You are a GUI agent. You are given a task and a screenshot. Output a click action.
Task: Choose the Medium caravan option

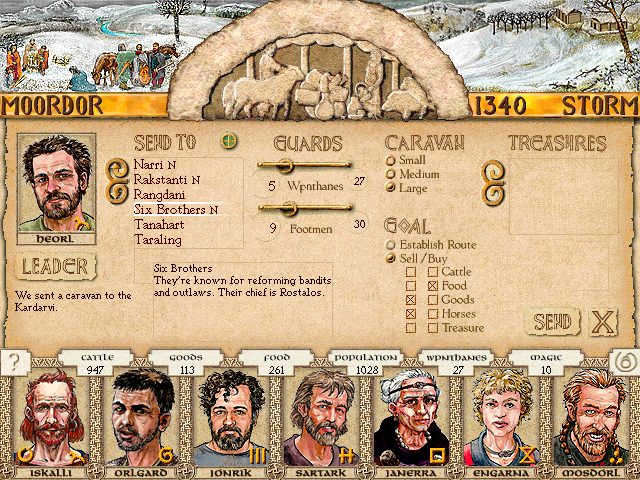tap(391, 174)
